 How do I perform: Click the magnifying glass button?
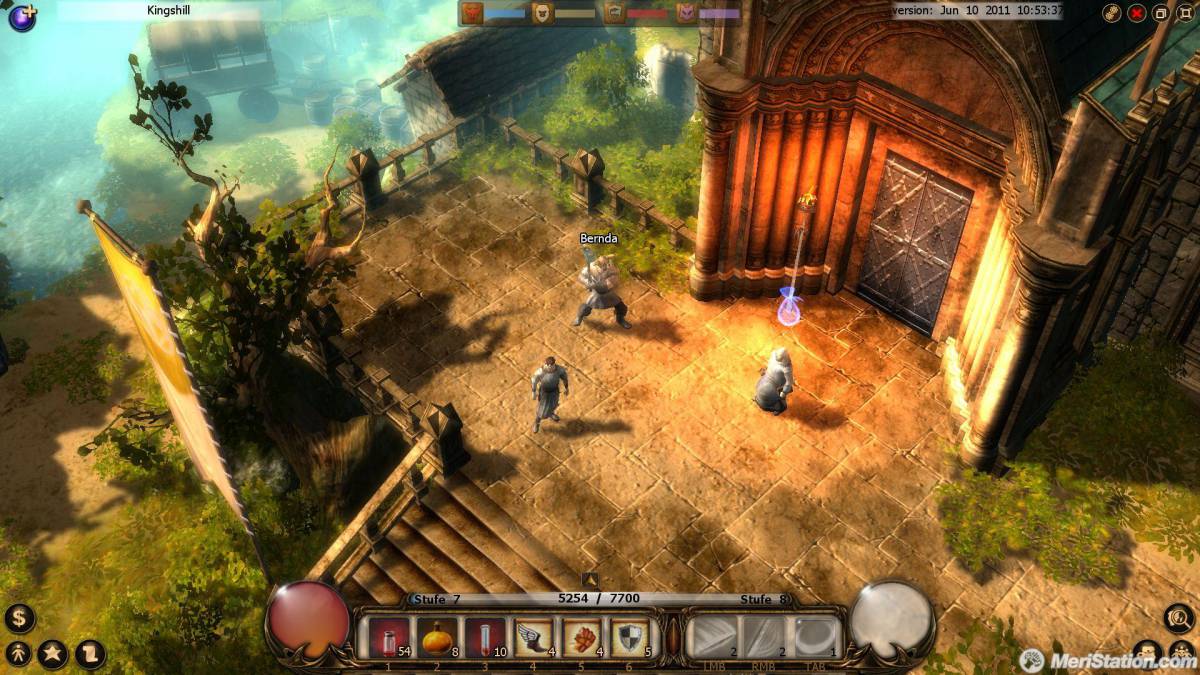[x=1180, y=618]
